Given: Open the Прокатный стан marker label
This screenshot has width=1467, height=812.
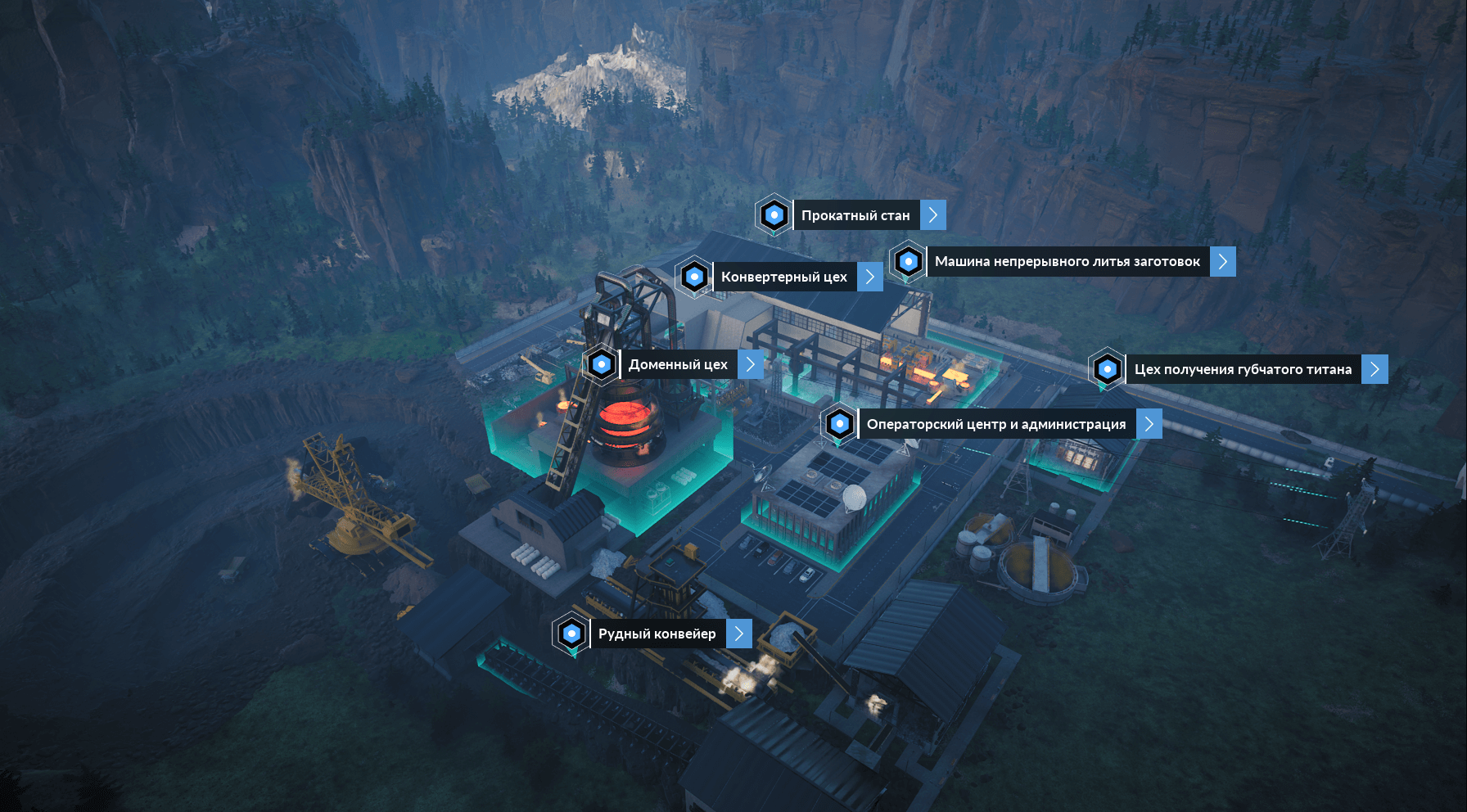Looking at the screenshot, I should click(x=855, y=215).
